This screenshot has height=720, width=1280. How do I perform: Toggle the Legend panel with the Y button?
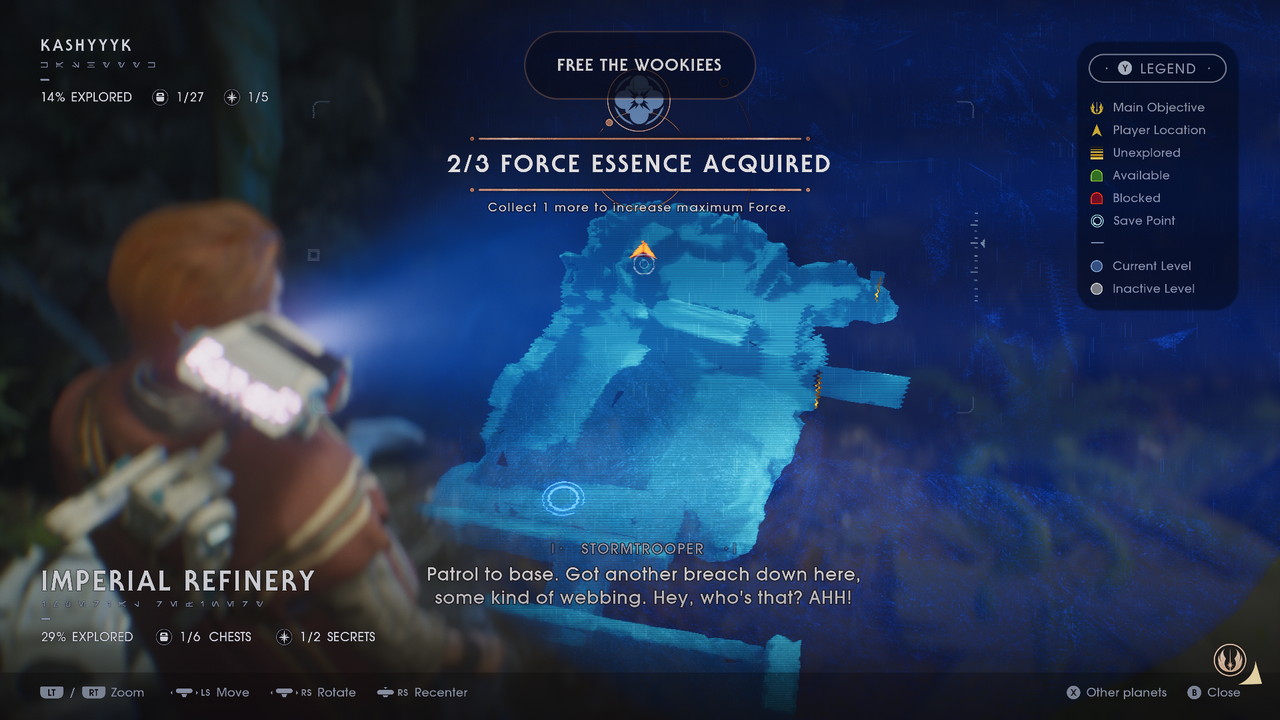(1157, 68)
